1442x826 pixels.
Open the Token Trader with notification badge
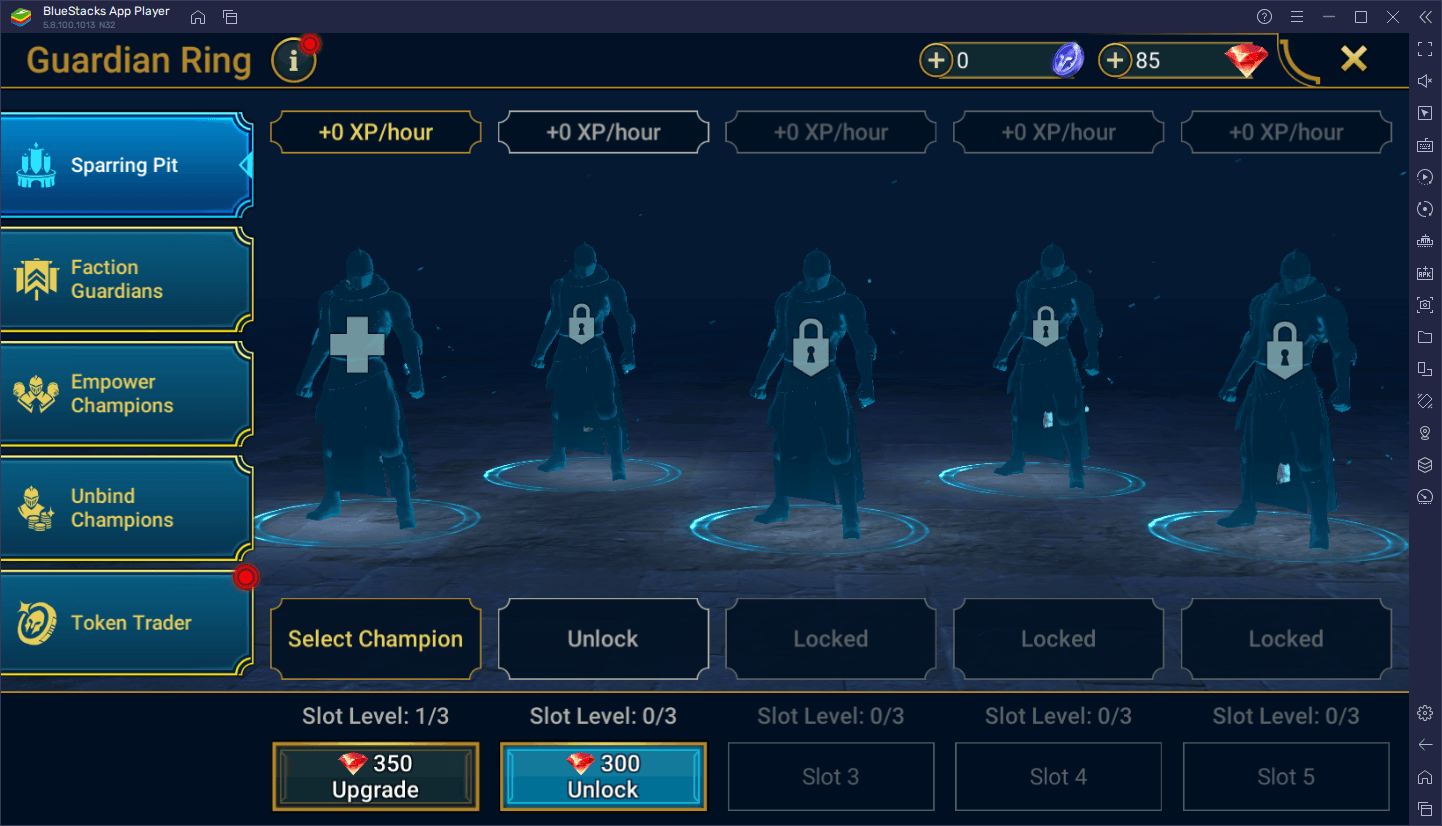tap(127, 622)
